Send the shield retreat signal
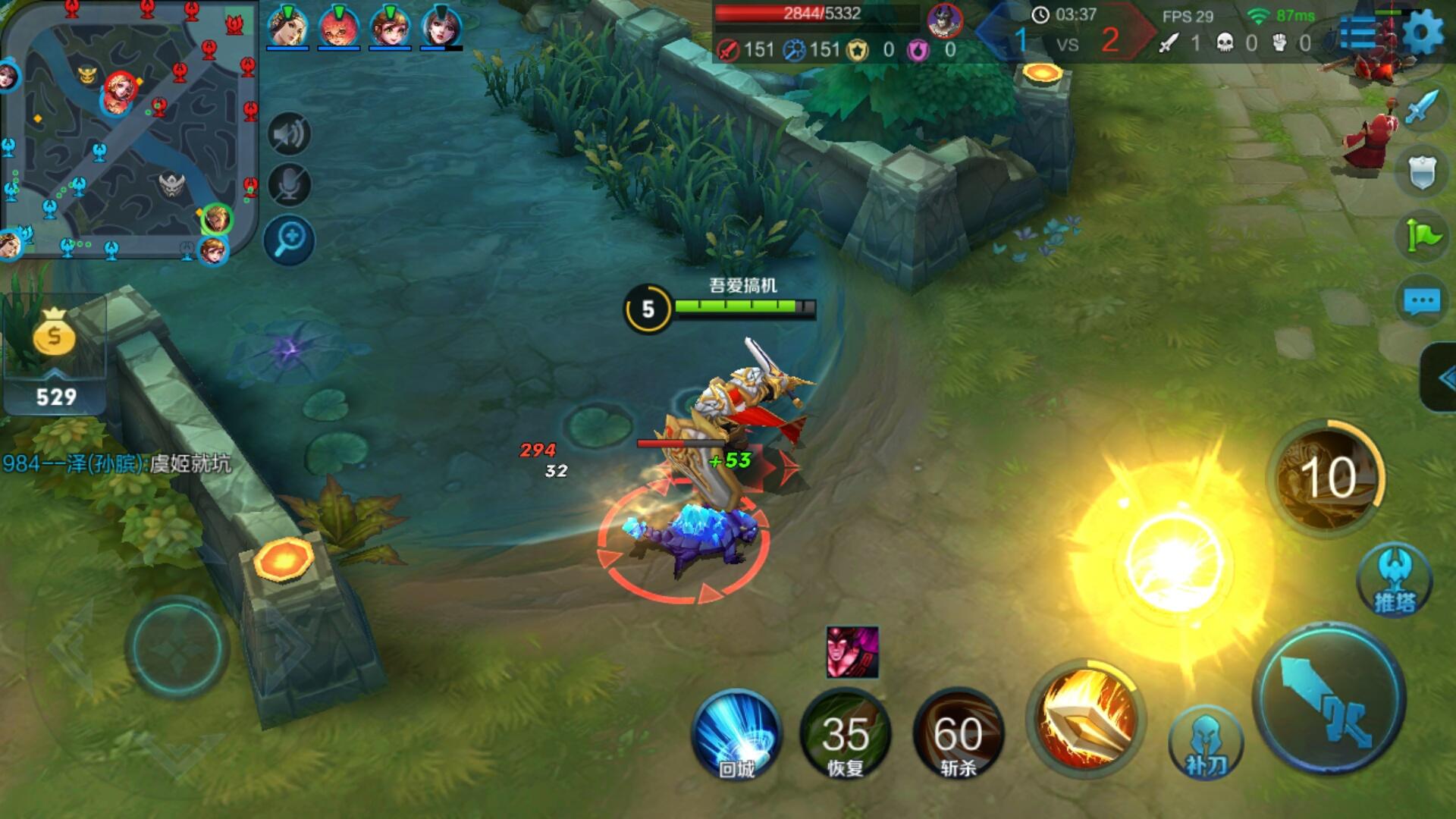The width and height of the screenshot is (1456, 819). point(1422,172)
